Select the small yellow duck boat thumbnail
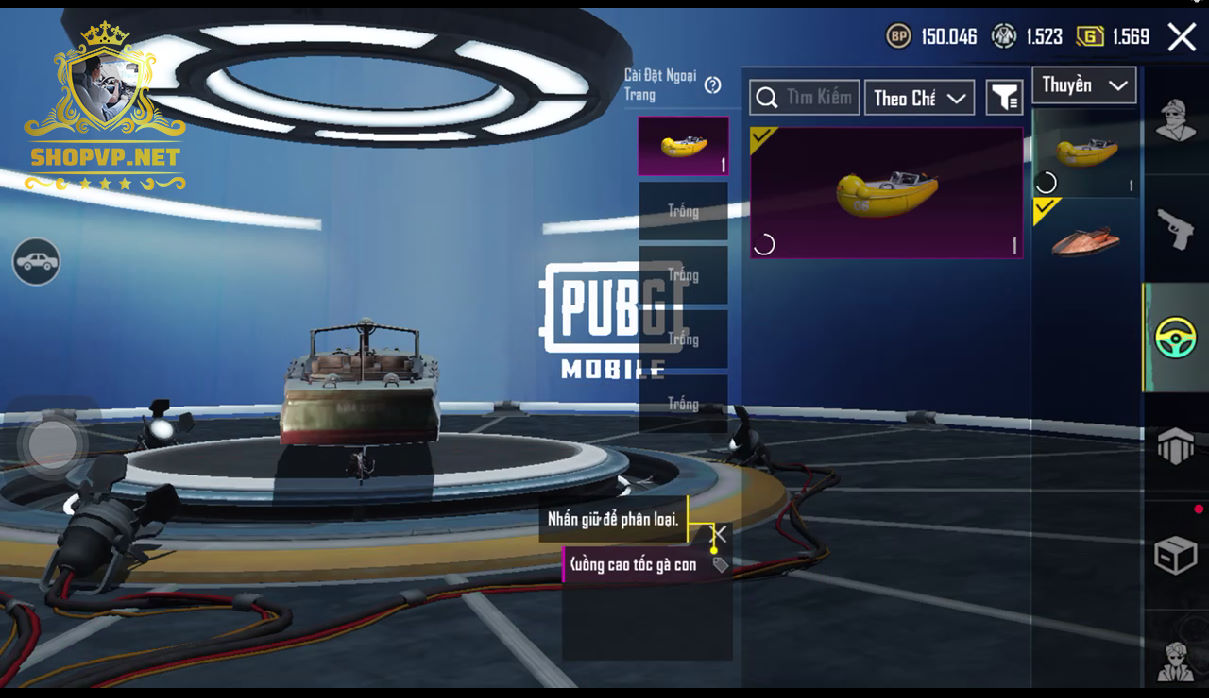Viewport: 1209px width, 698px height. coord(1085,153)
